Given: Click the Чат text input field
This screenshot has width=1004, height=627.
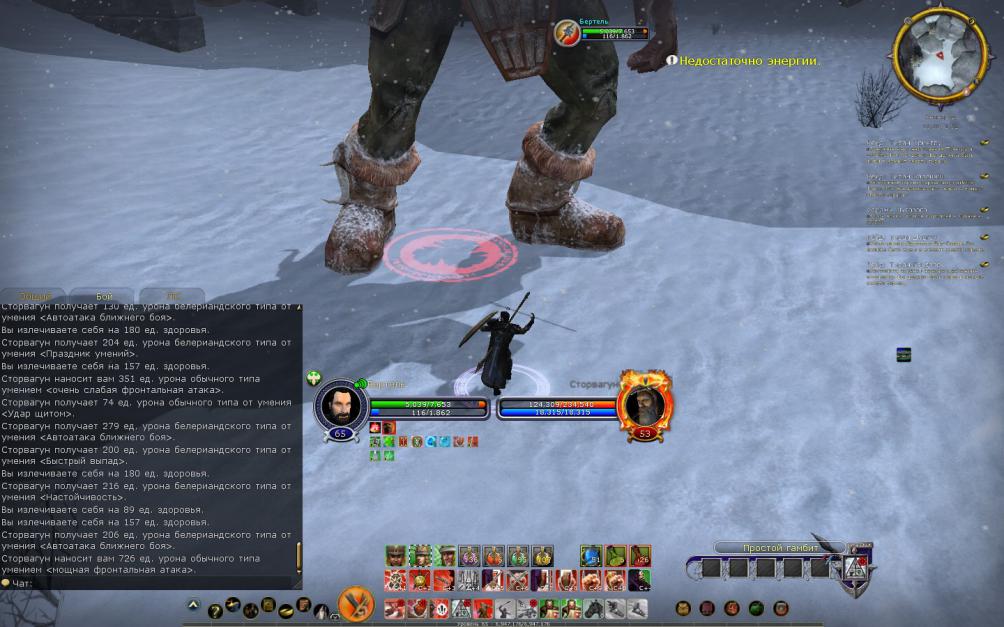Looking at the screenshot, I should point(150,582).
